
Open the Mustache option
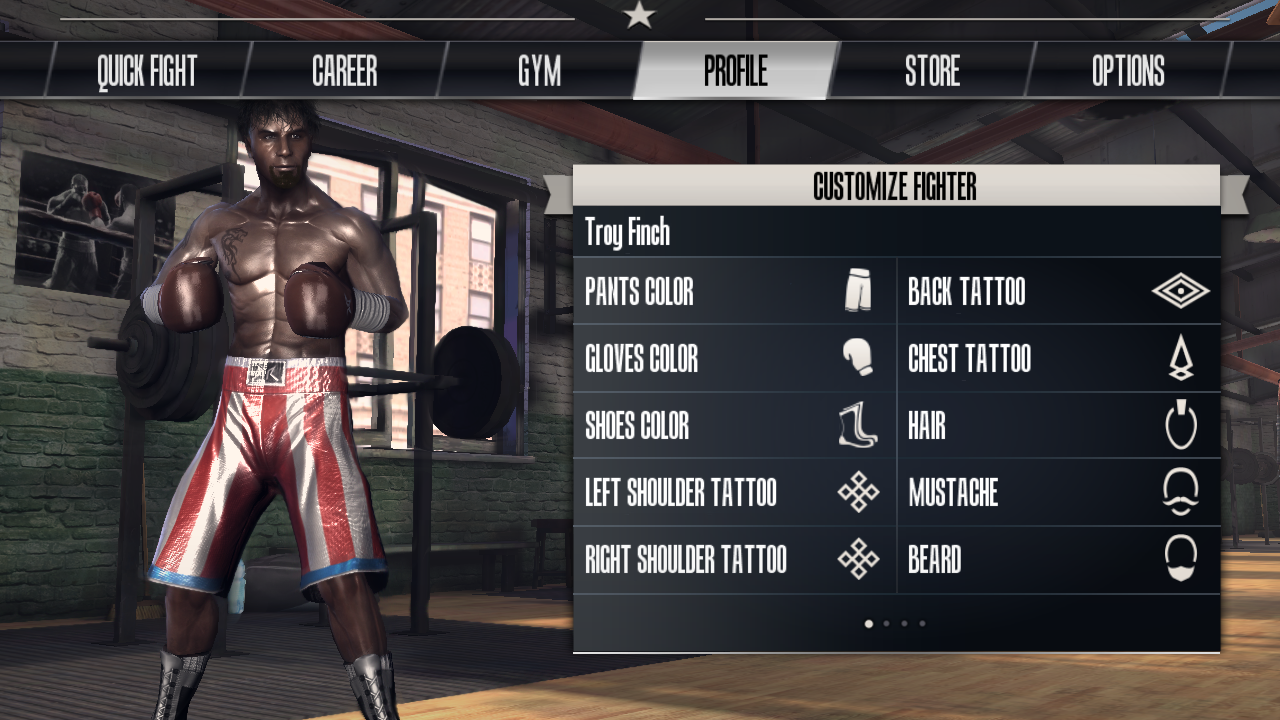[x=1058, y=493]
